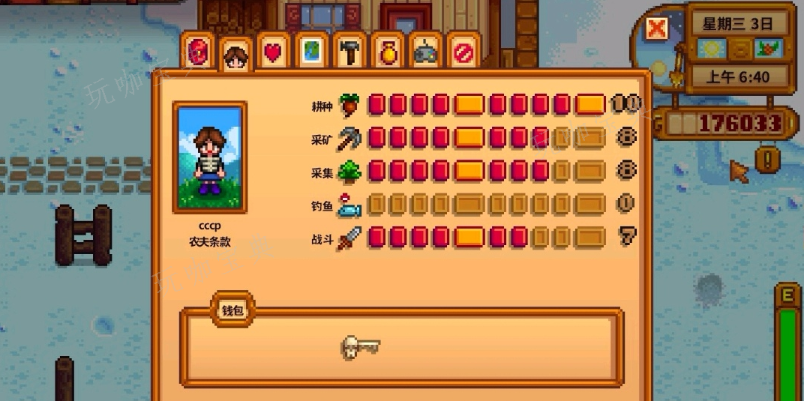804x401 pixels.
Task: Select the farming skill turnip icon
Action: (349, 104)
